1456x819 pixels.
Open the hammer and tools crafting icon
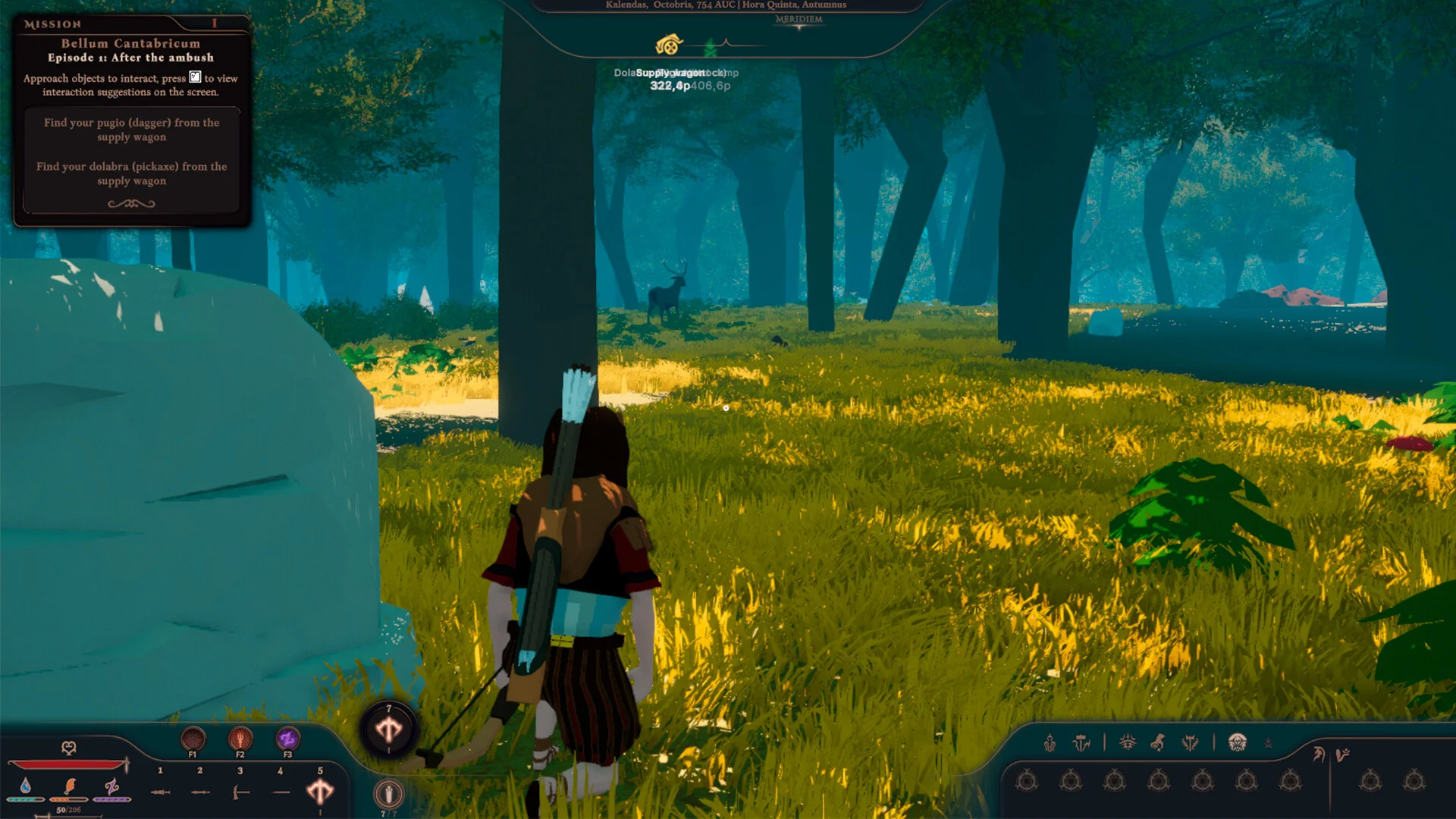[x=1081, y=743]
